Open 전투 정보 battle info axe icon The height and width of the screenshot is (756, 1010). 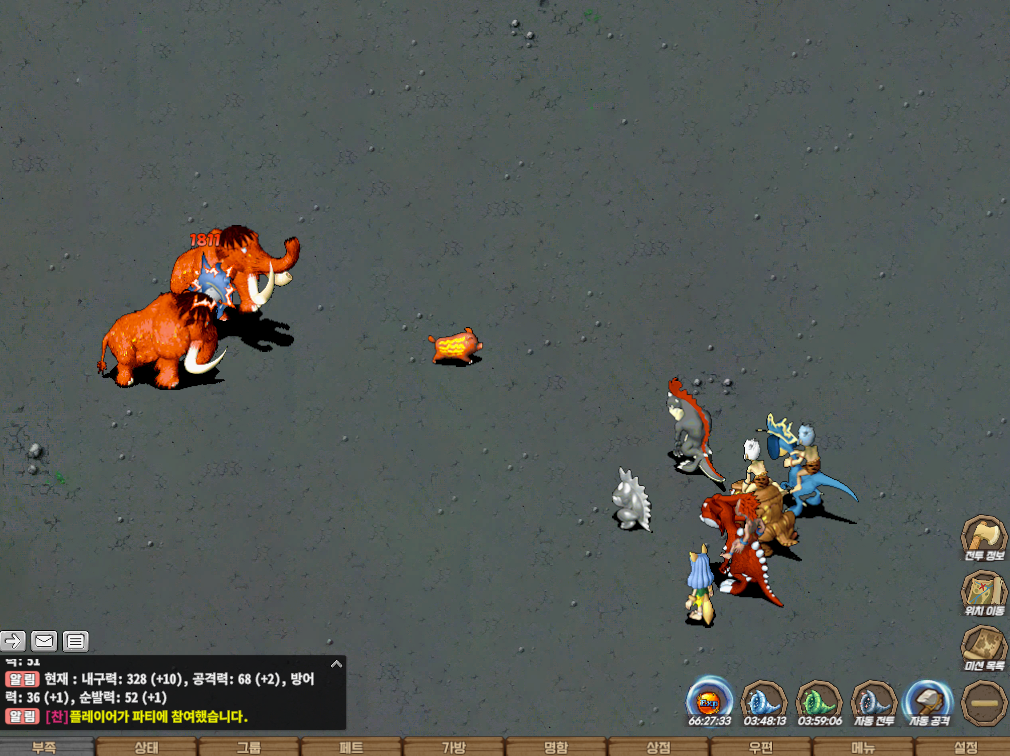pyautogui.click(x=984, y=536)
